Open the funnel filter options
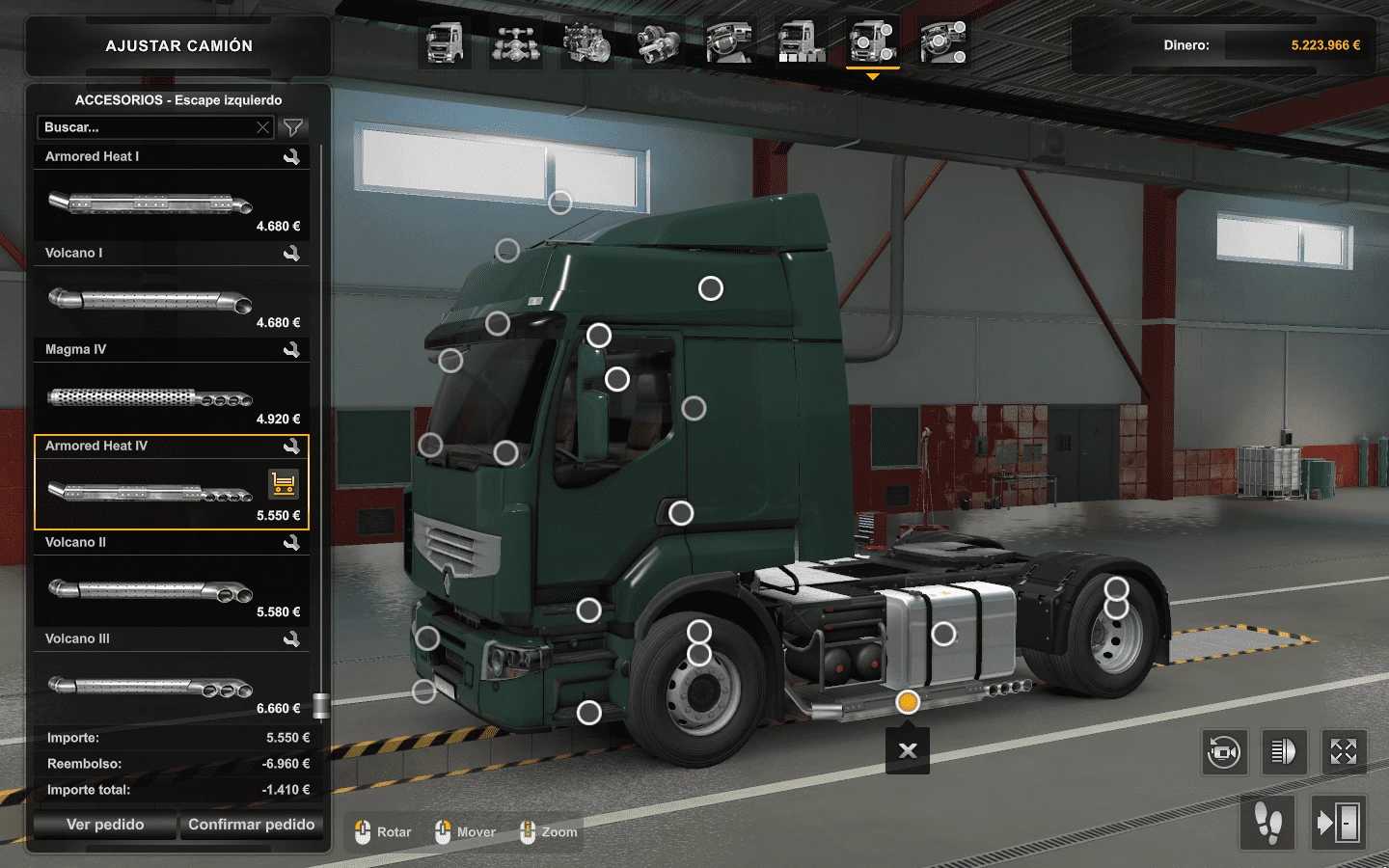Viewport: 1389px width, 868px height. 292,127
